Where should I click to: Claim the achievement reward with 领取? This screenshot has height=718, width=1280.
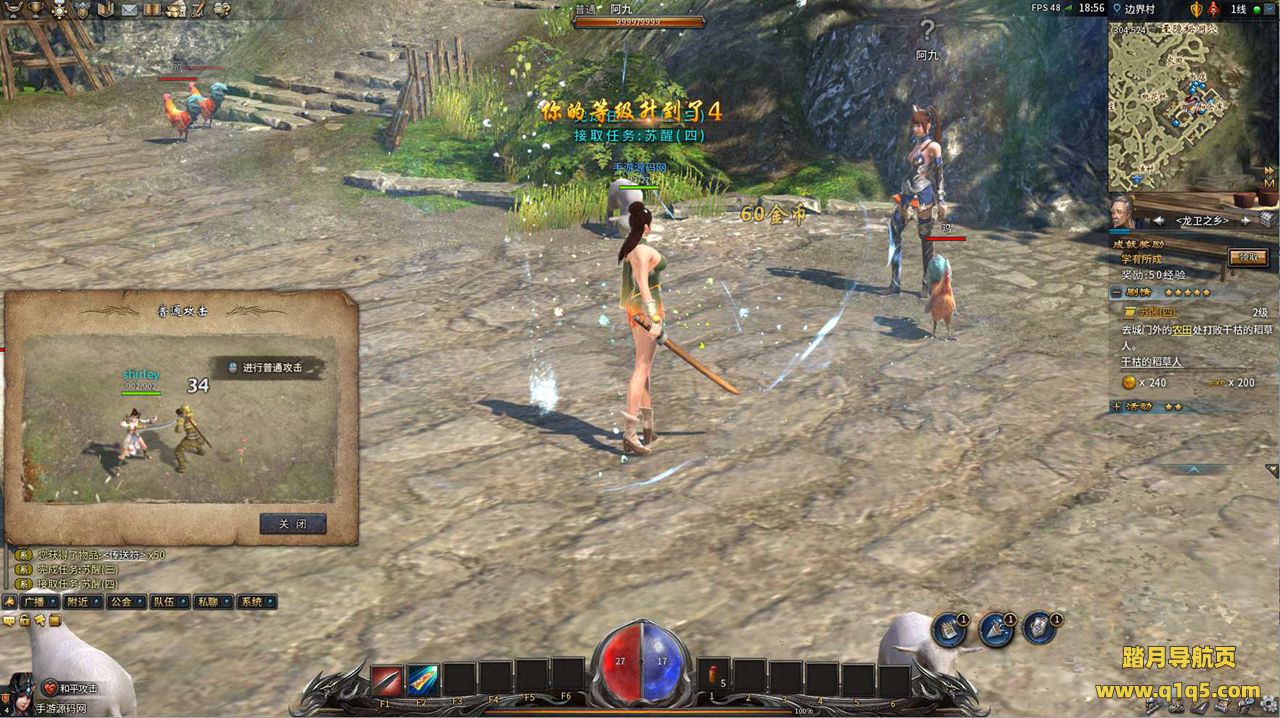(1247, 257)
